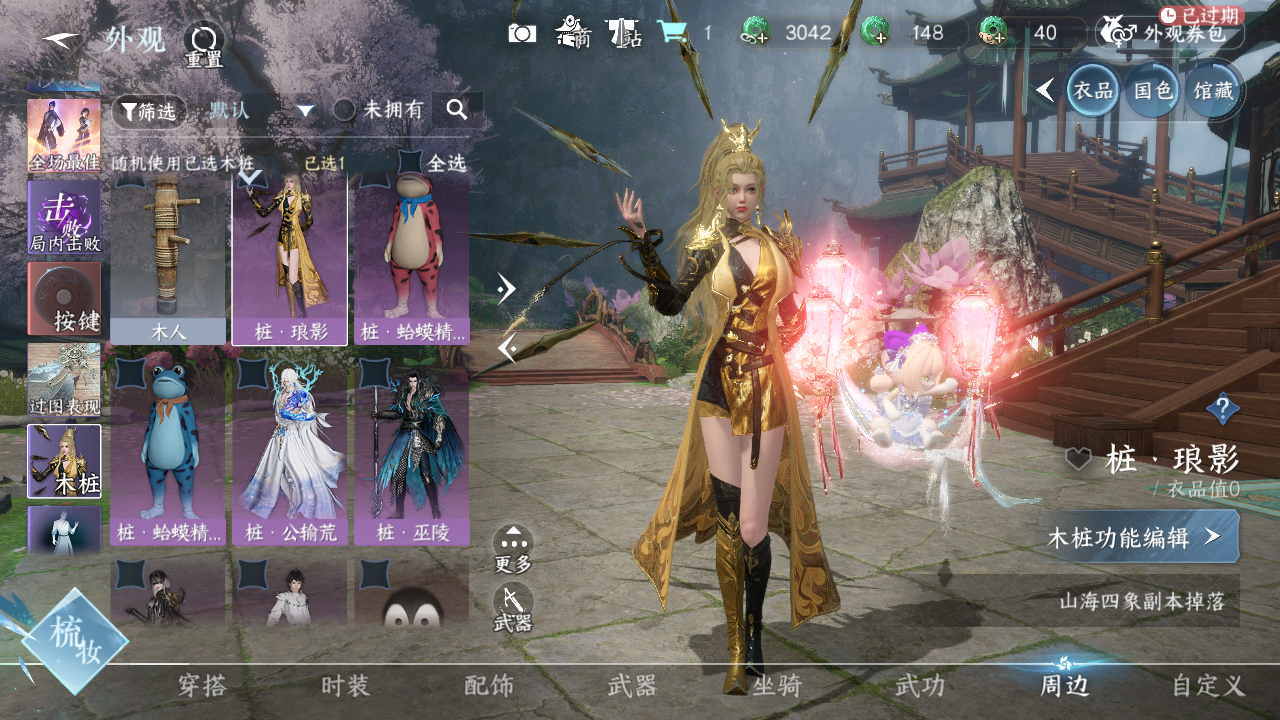Image resolution: width=1280 pixels, height=720 pixels.
Task: Open the 木桩功能编辑 editor
Action: click(1139, 537)
